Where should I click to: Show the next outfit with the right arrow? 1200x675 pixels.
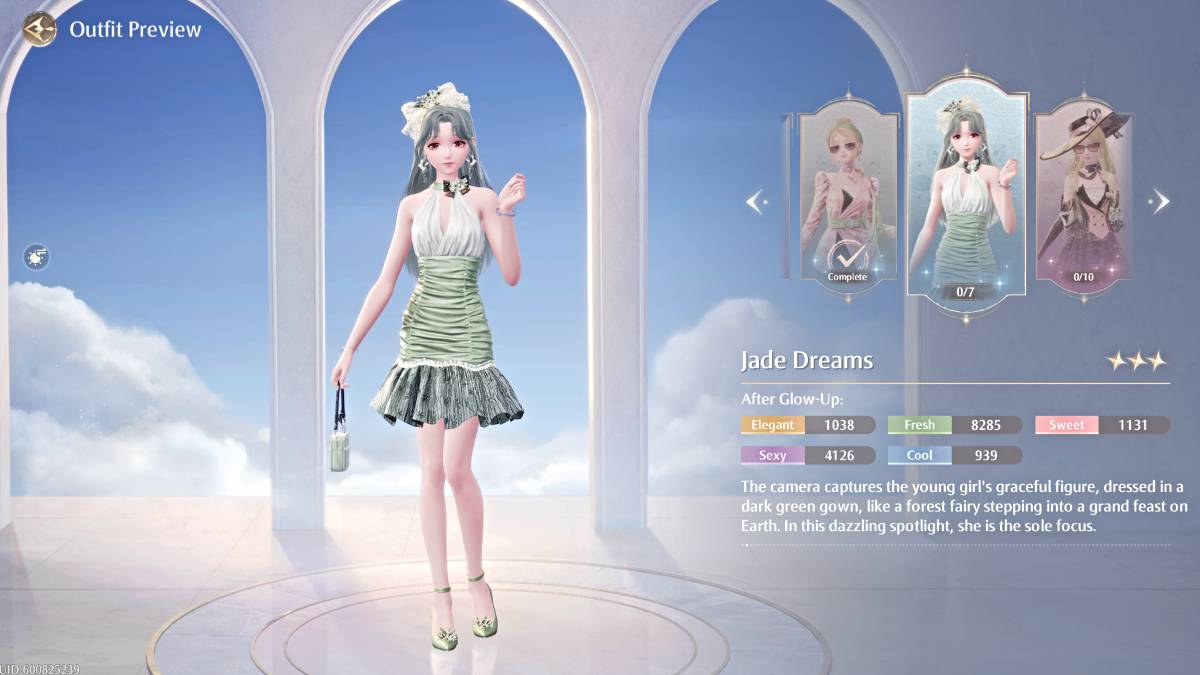[x=1160, y=202]
